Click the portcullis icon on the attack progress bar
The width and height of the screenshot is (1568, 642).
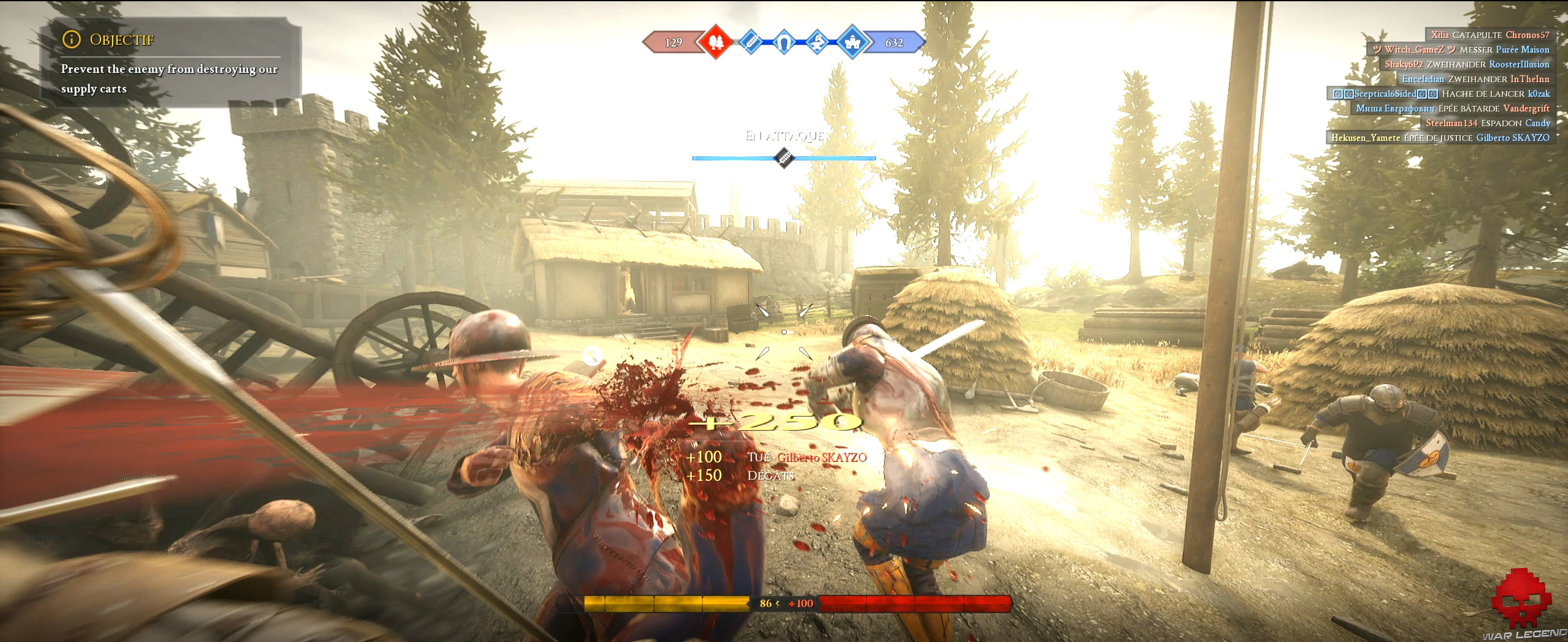784,158
